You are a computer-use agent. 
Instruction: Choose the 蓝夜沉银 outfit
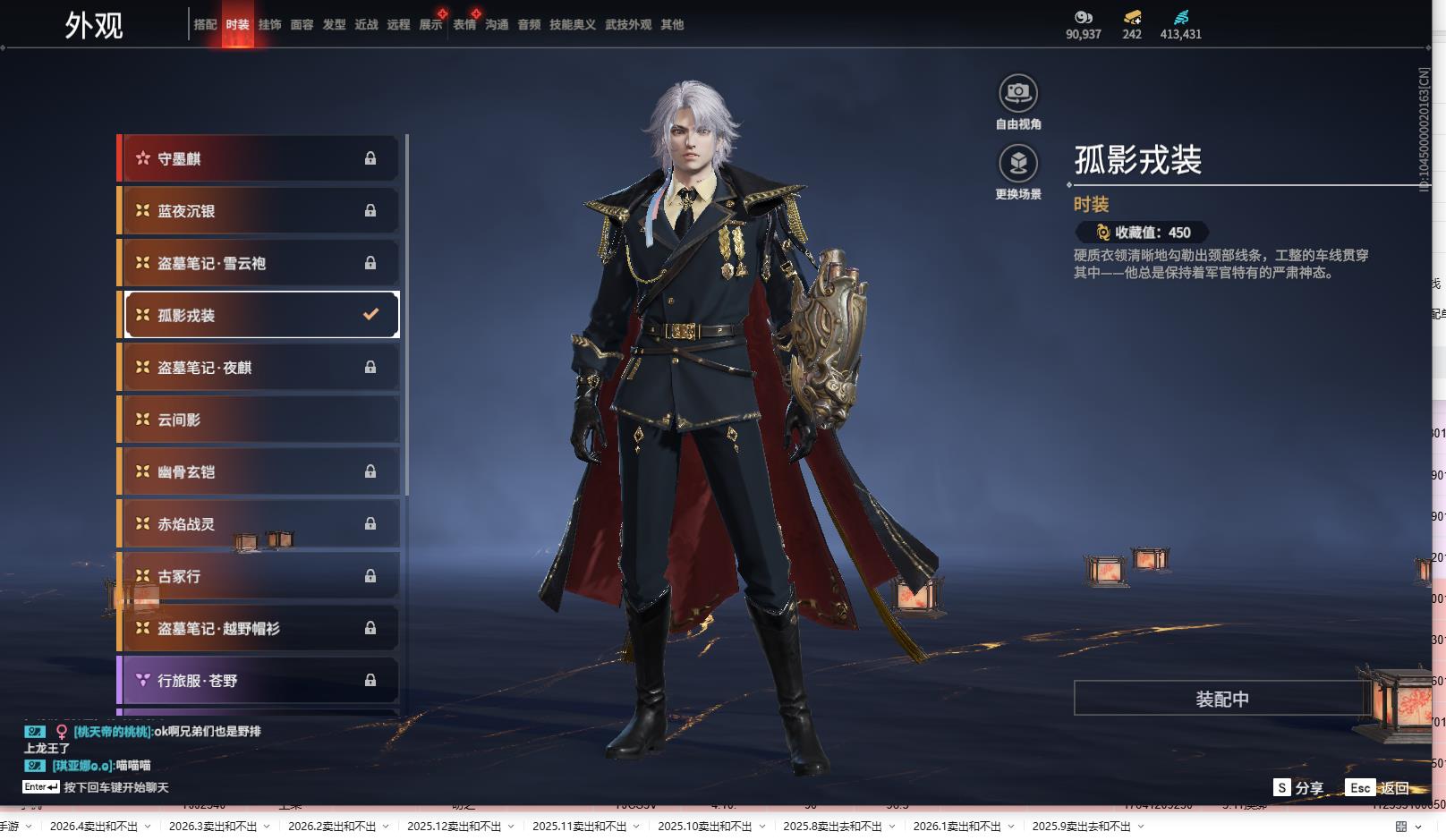[259, 211]
